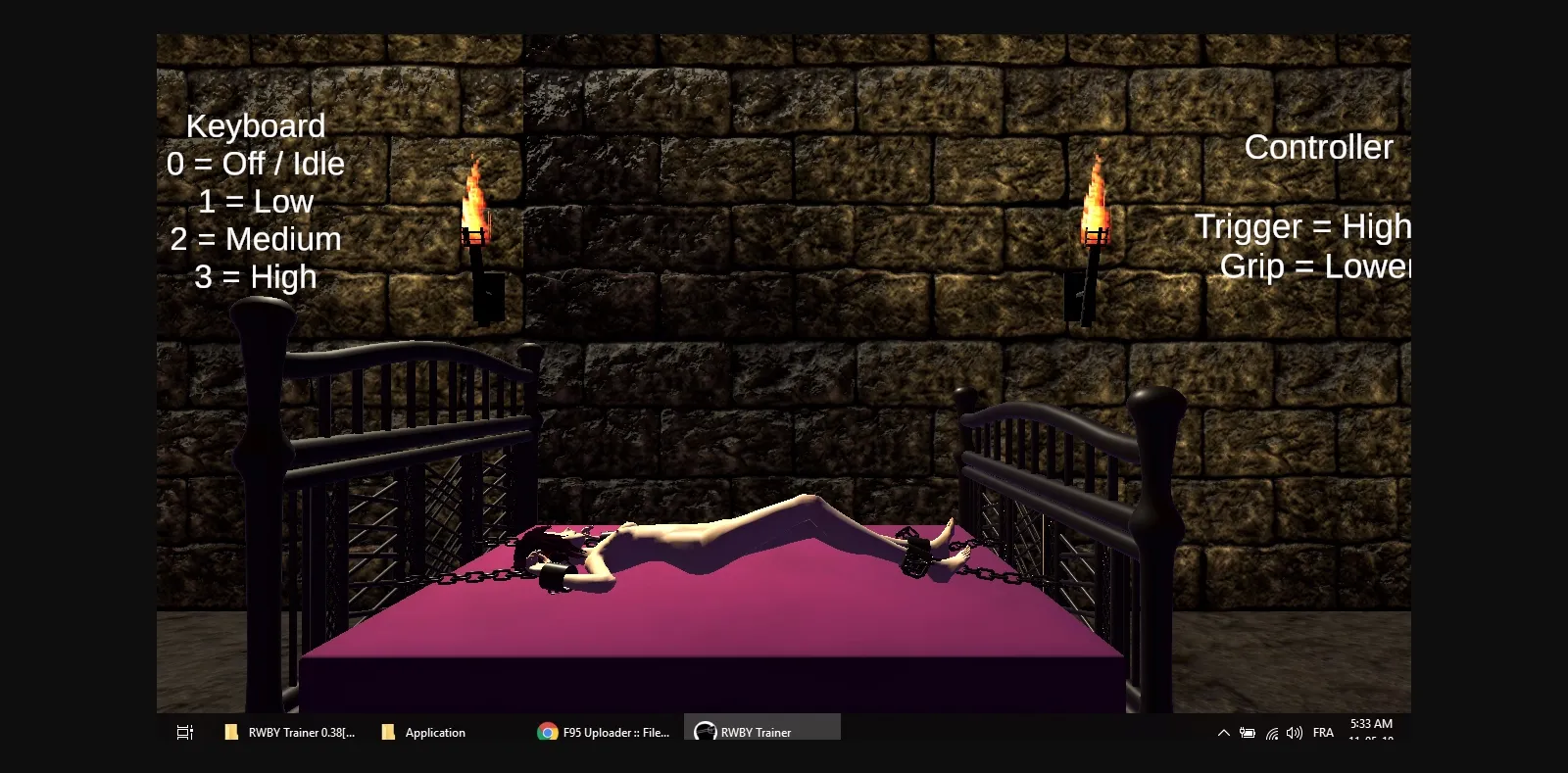Activate the 2 = Medium option

pos(257,238)
